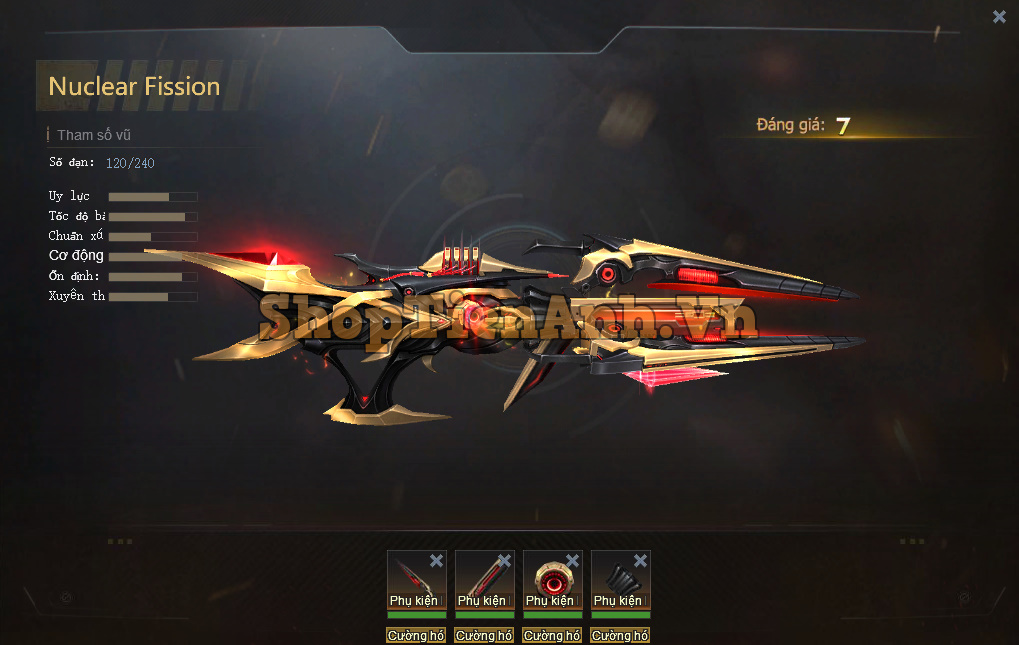
Task: Click Cường hóa under the red barrel
Action: [x=484, y=635]
